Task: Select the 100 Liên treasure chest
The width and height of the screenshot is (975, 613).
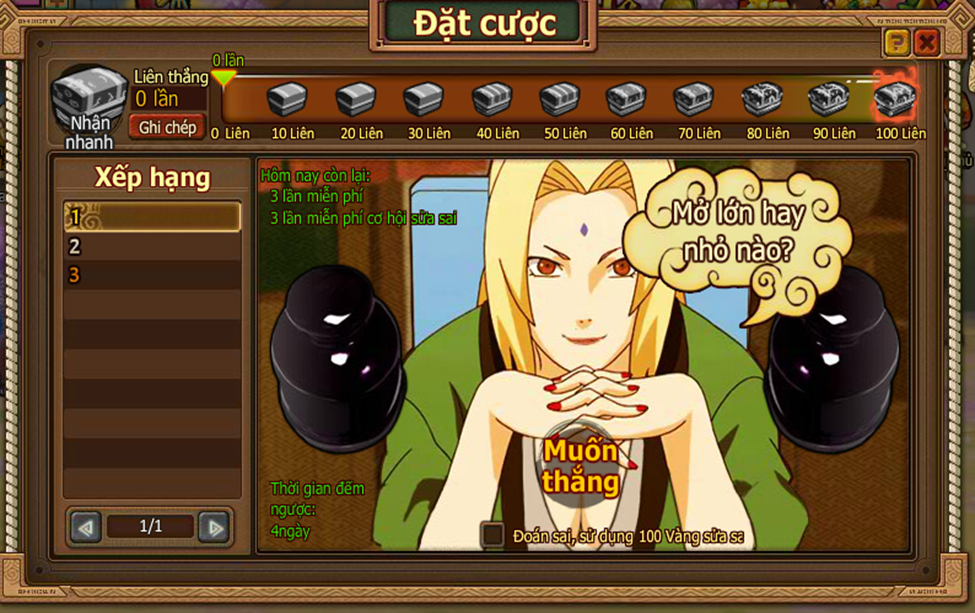Action: click(x=895, y=98)
